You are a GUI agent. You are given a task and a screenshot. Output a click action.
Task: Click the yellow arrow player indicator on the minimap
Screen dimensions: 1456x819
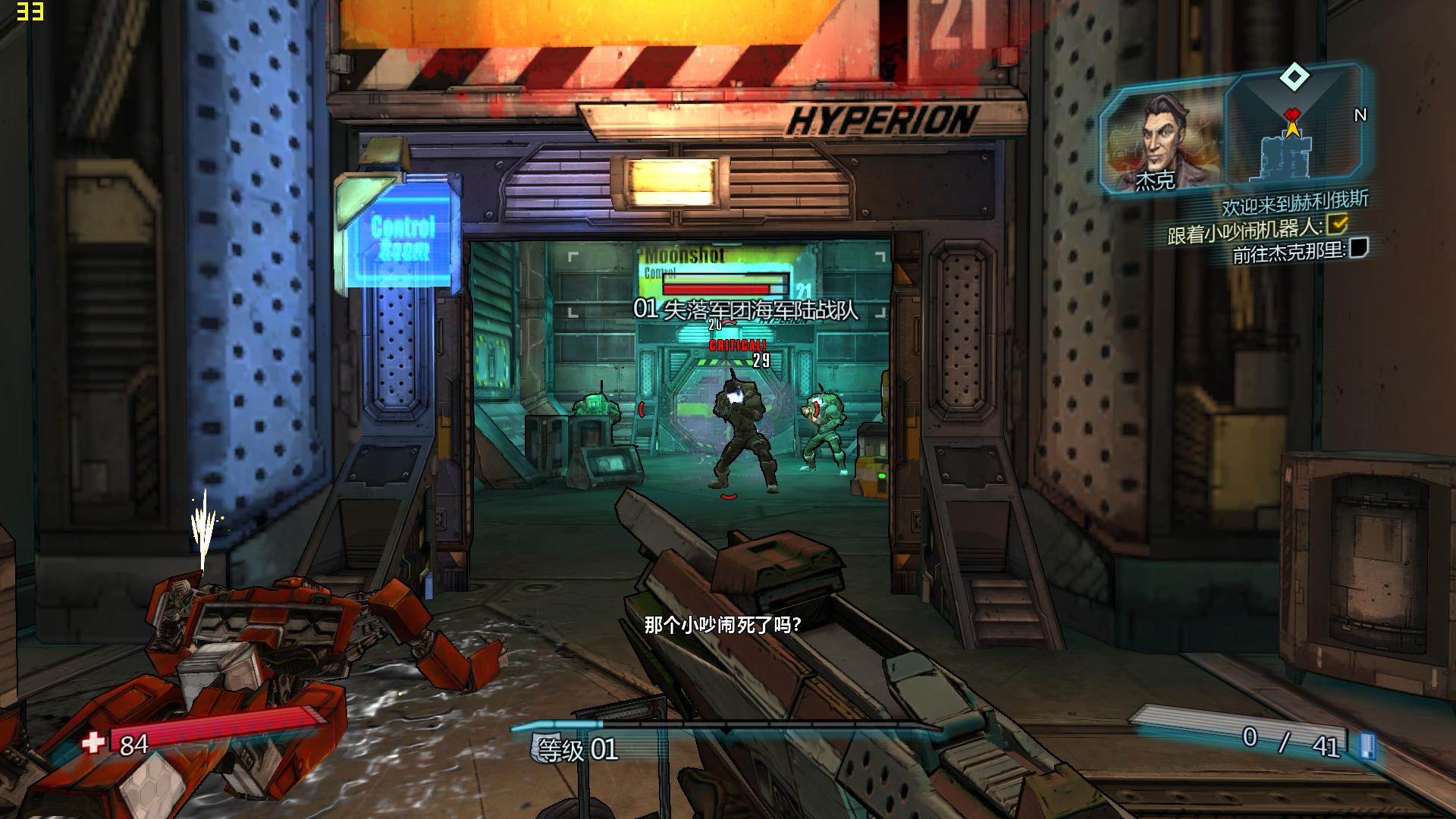pos(1293,129)
